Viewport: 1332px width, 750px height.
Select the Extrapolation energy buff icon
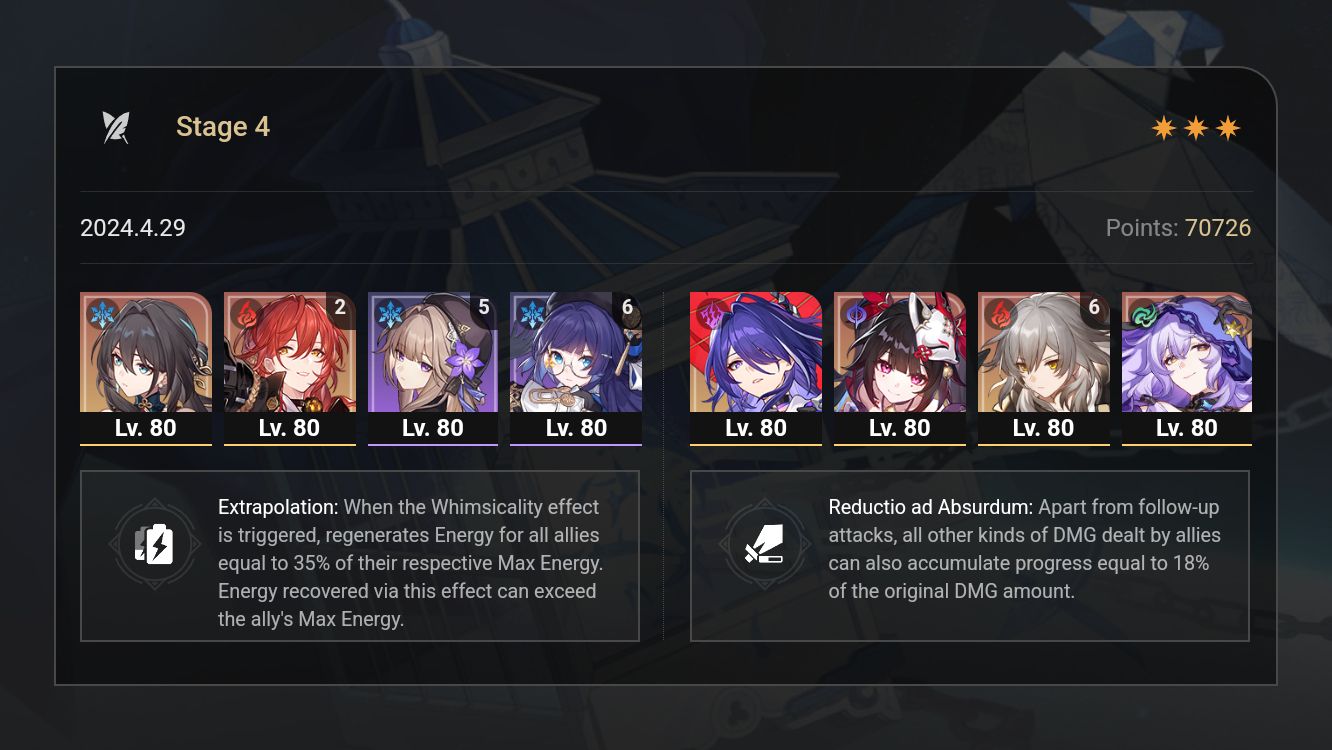(154, 545)
